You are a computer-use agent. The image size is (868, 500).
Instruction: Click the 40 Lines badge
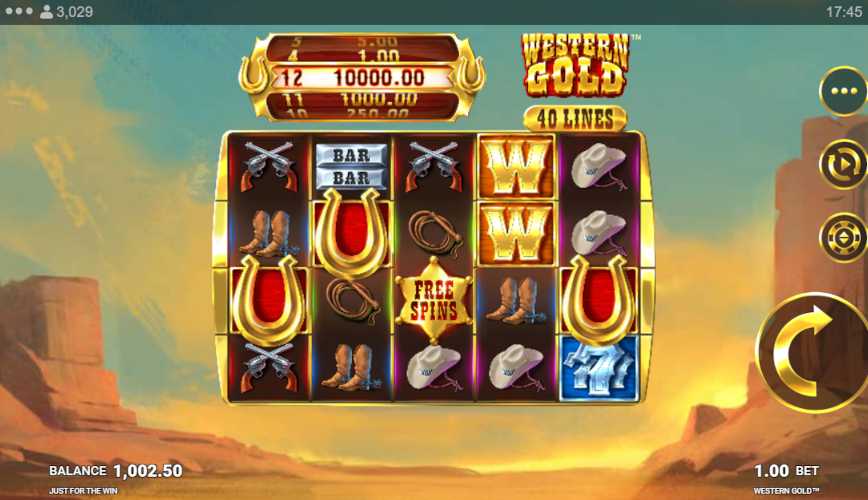tap(574, 119)
